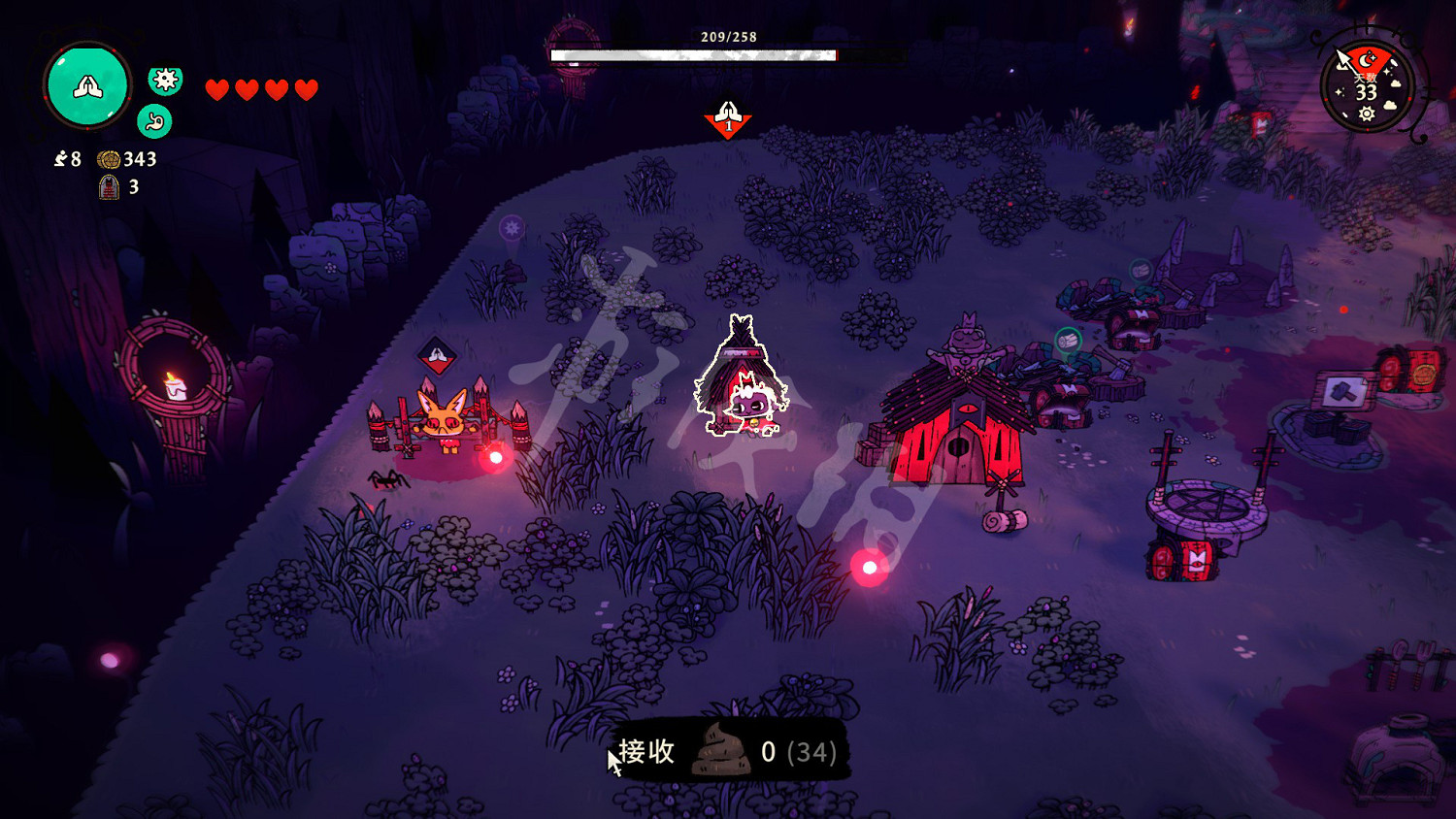
Task: Click the poop icon in the receive prompt
Action: click(x=720, y=754)
